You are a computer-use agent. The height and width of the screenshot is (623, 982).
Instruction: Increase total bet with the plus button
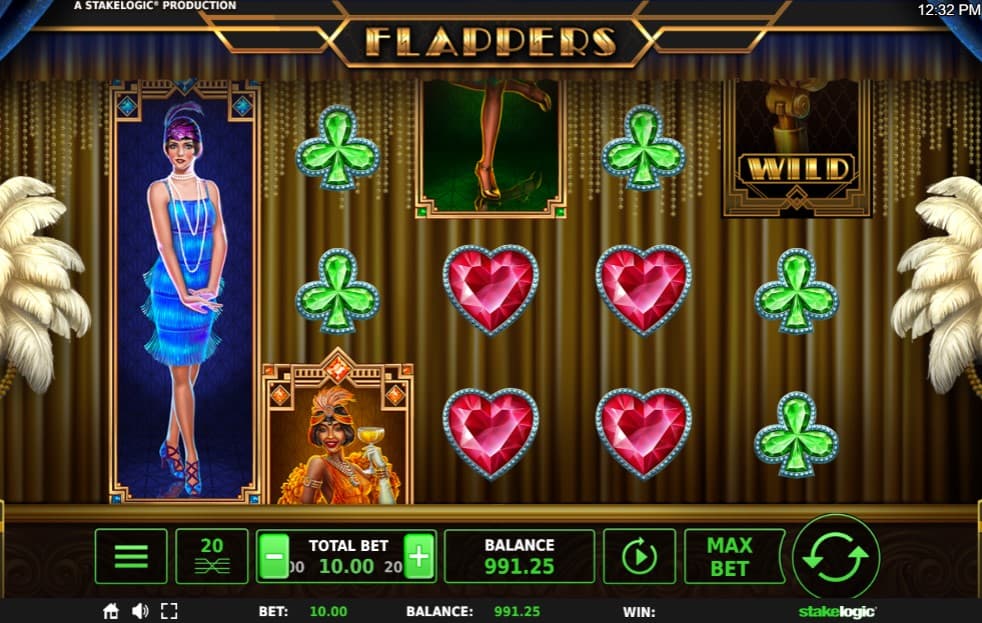[x=419, y=557]
